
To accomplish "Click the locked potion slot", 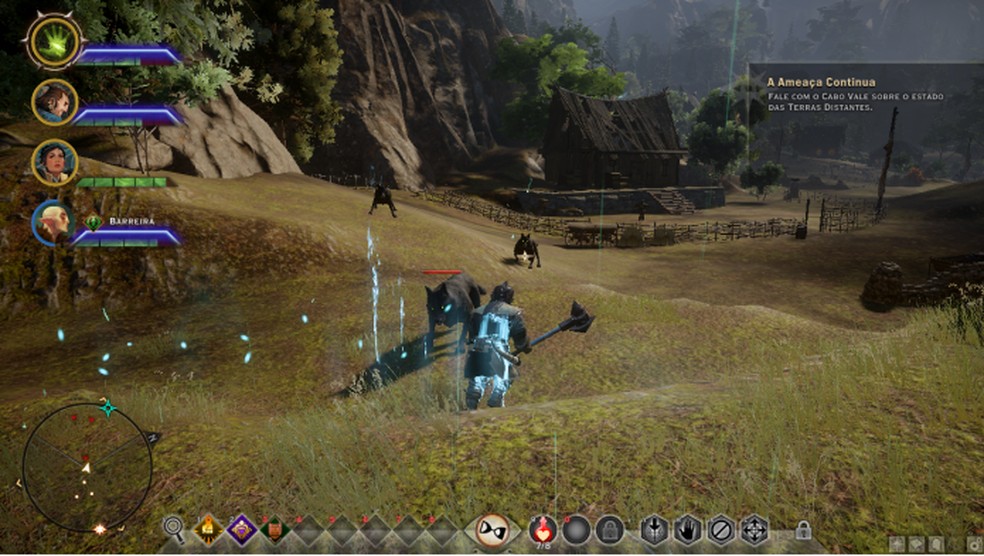I will click(x=609, y=529).
